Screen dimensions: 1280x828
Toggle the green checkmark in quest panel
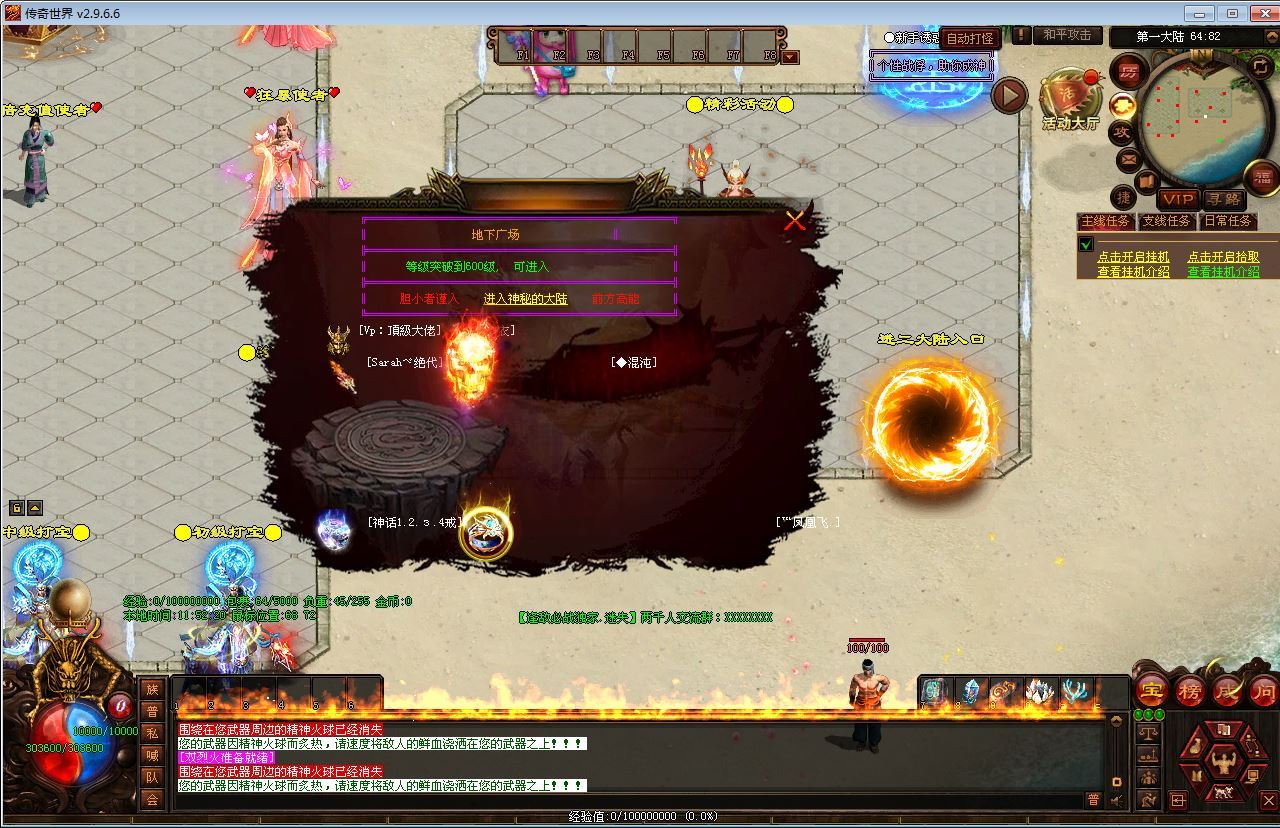(1087, 245)
